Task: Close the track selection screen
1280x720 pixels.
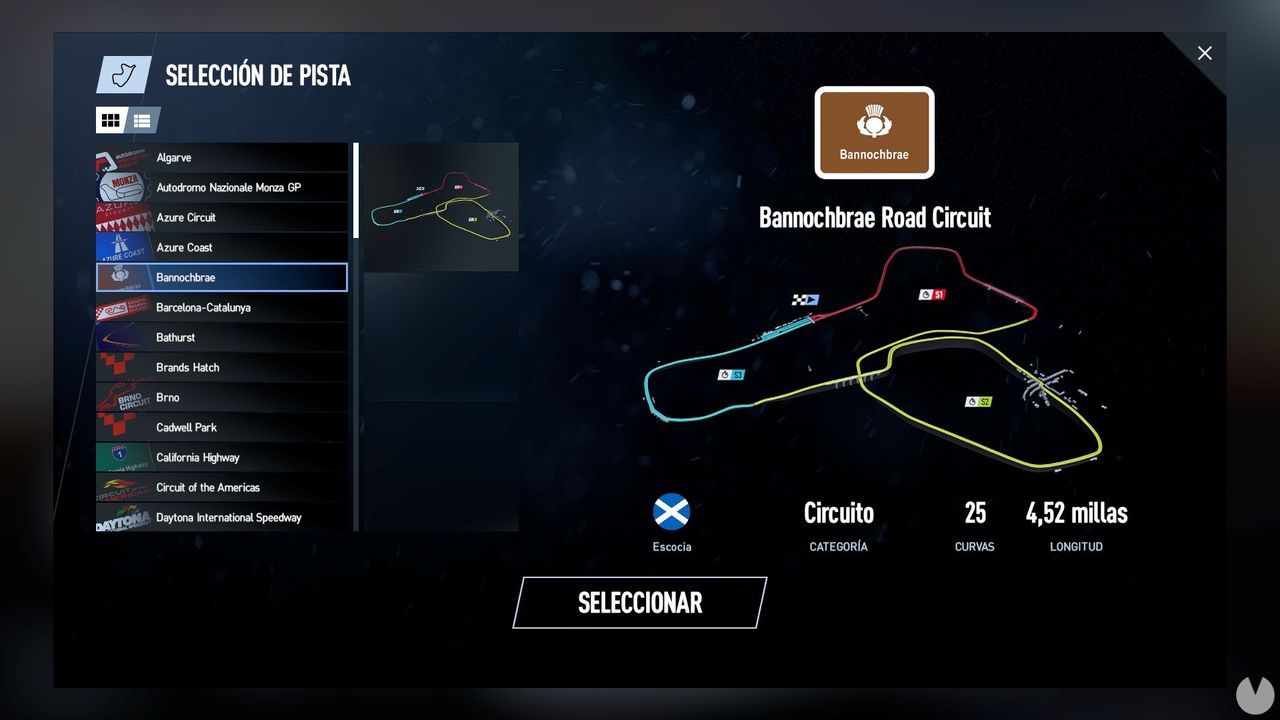Action: [1204, 53]
